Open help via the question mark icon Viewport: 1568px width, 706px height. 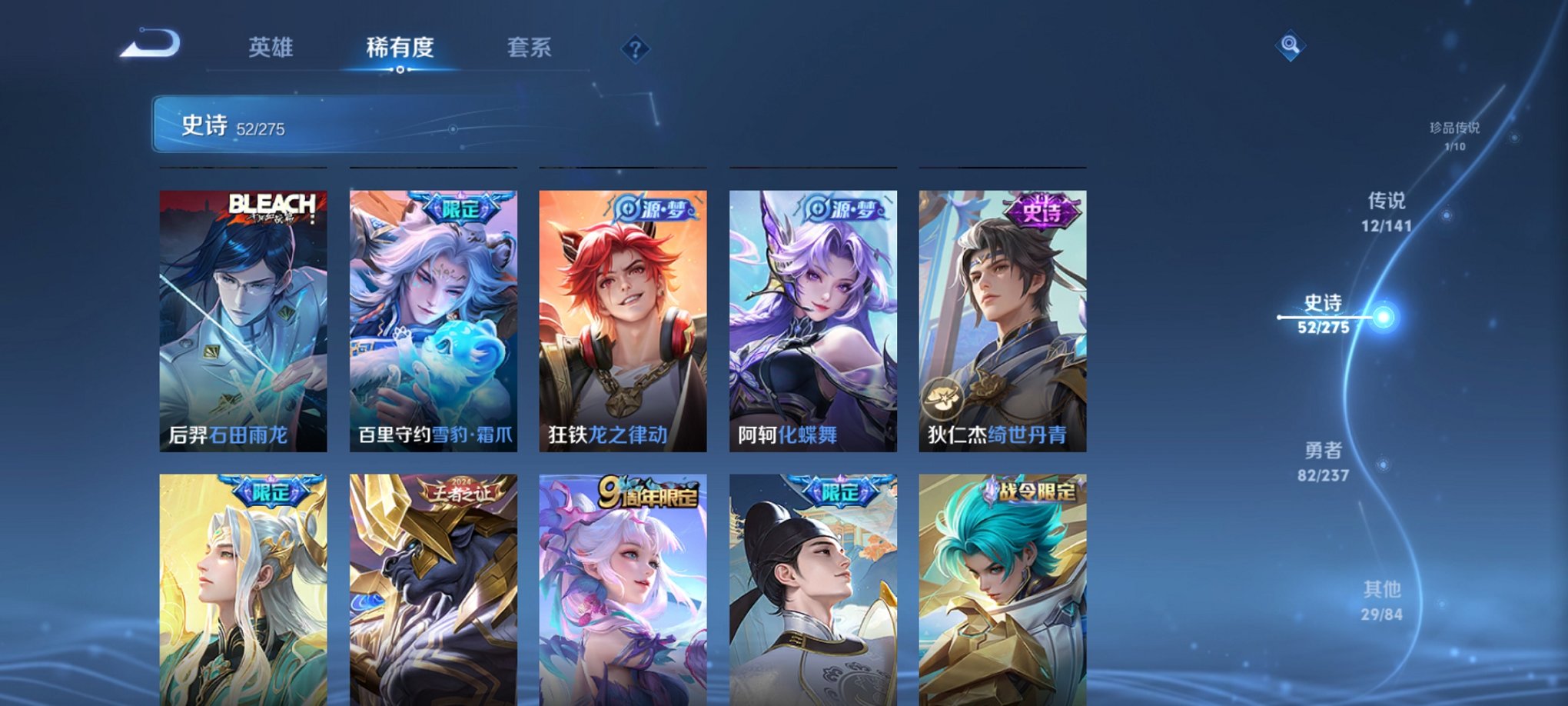coord(635,50)
